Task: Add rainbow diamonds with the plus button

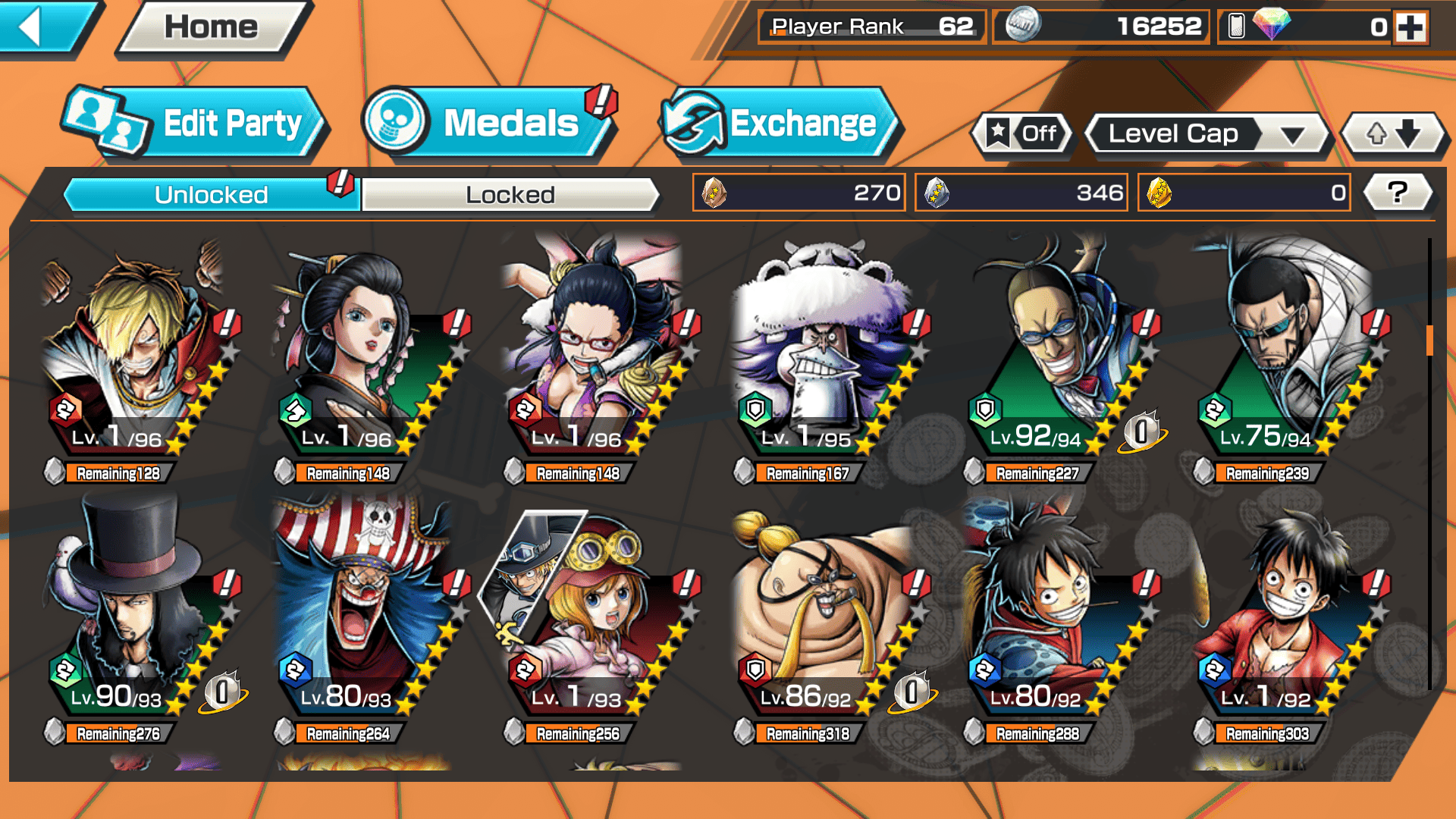Action: click(x=1410, y=27)
